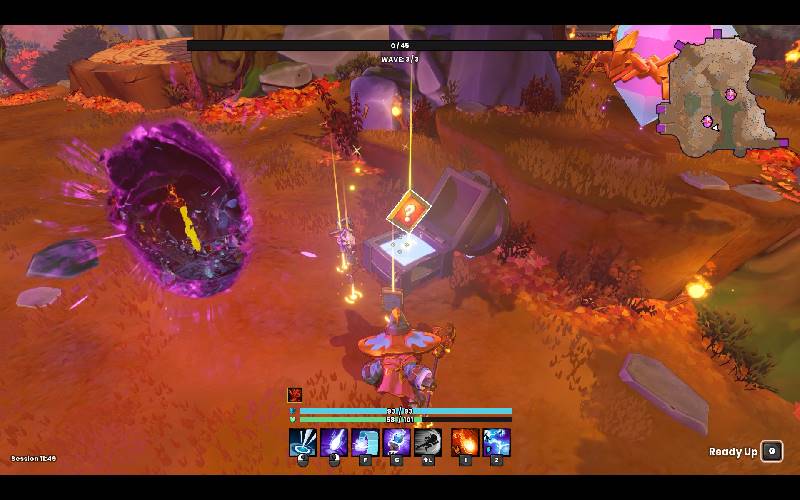
Task: Use the dash silhouette ability
Action: tap(428, 442)
